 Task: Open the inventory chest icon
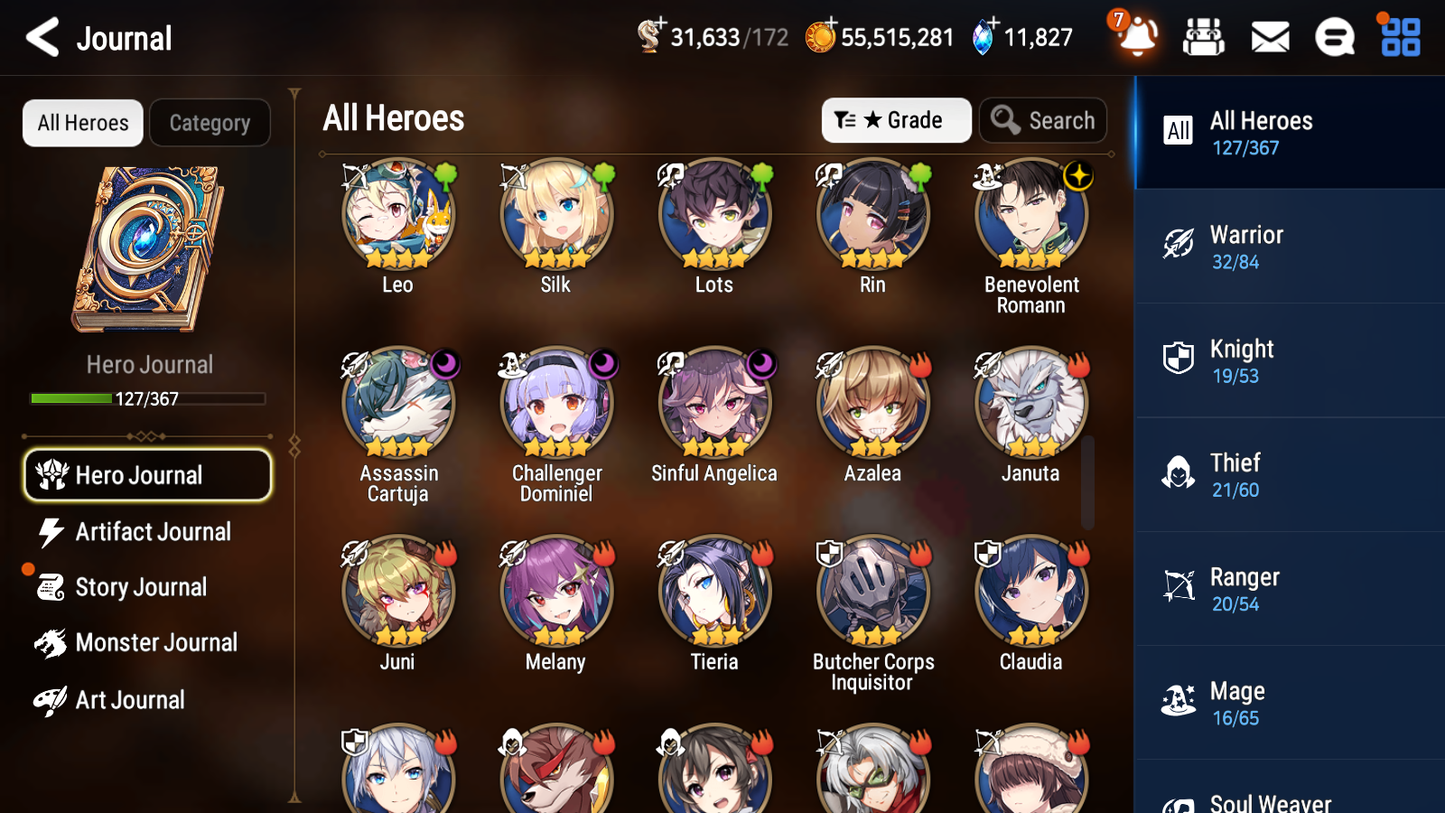tap(1203, 36)
